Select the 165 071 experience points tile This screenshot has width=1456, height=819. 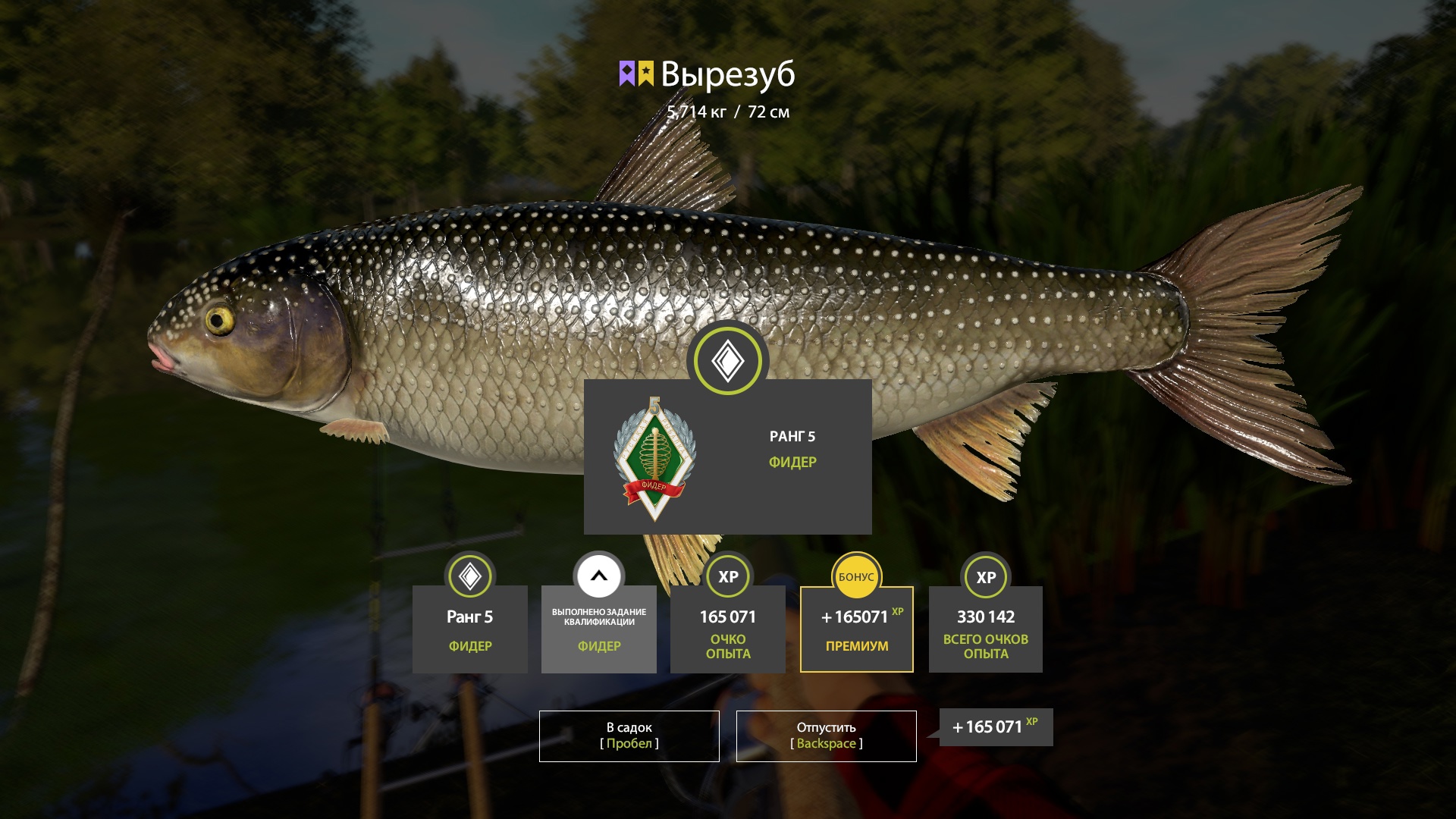point(727,629)
